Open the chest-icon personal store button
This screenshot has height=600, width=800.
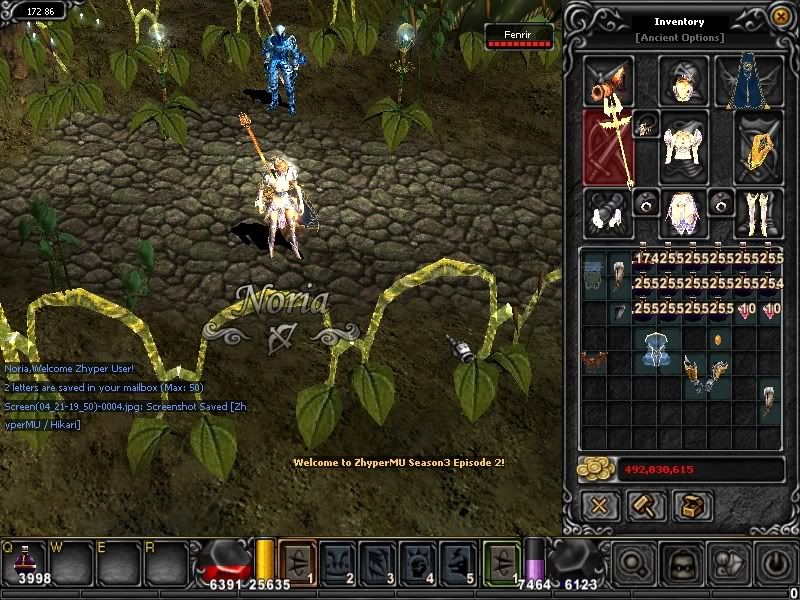[x=692, y=505]
